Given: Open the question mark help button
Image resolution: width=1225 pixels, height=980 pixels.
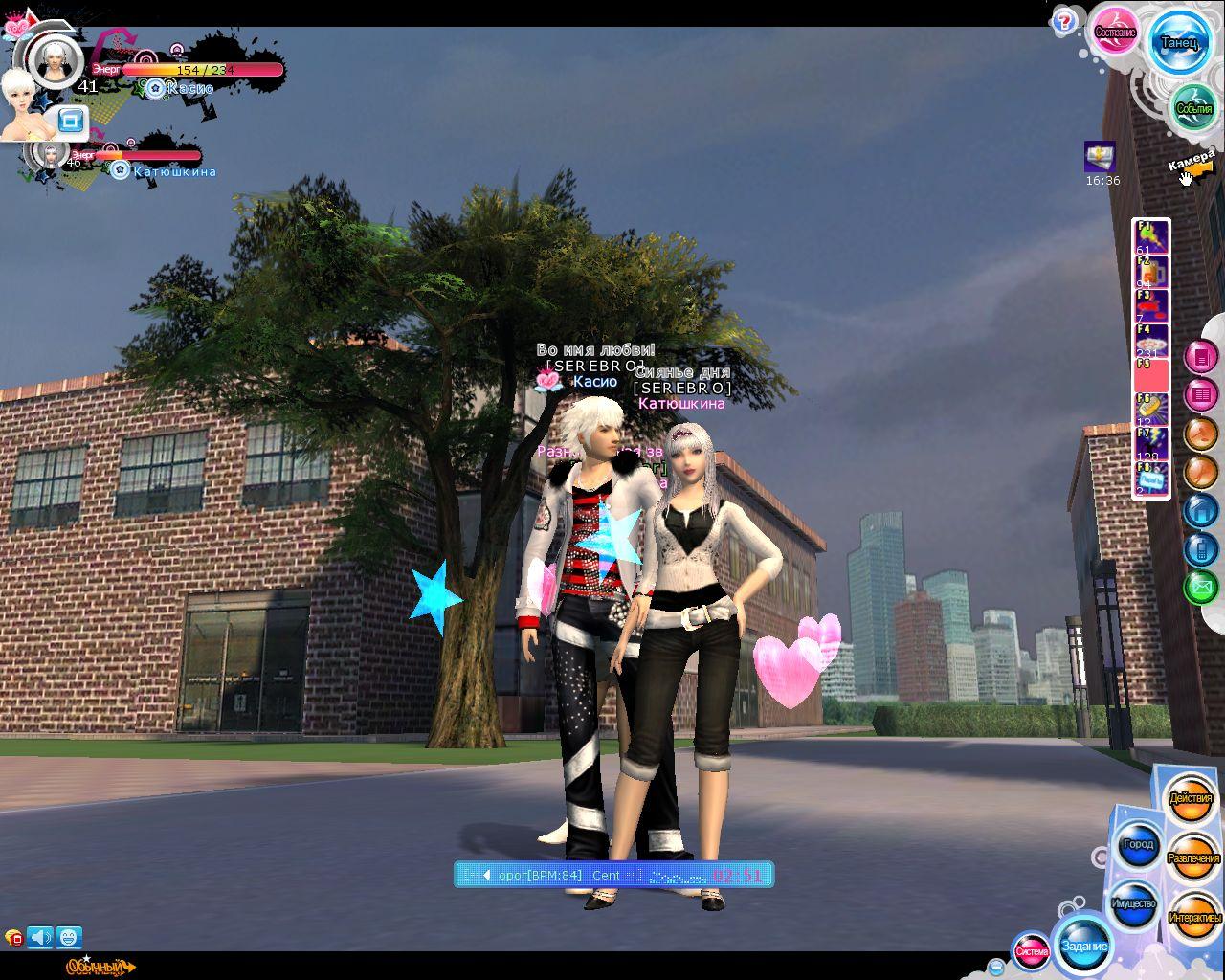Looking at the screenshot, I should pos(1064,23).
